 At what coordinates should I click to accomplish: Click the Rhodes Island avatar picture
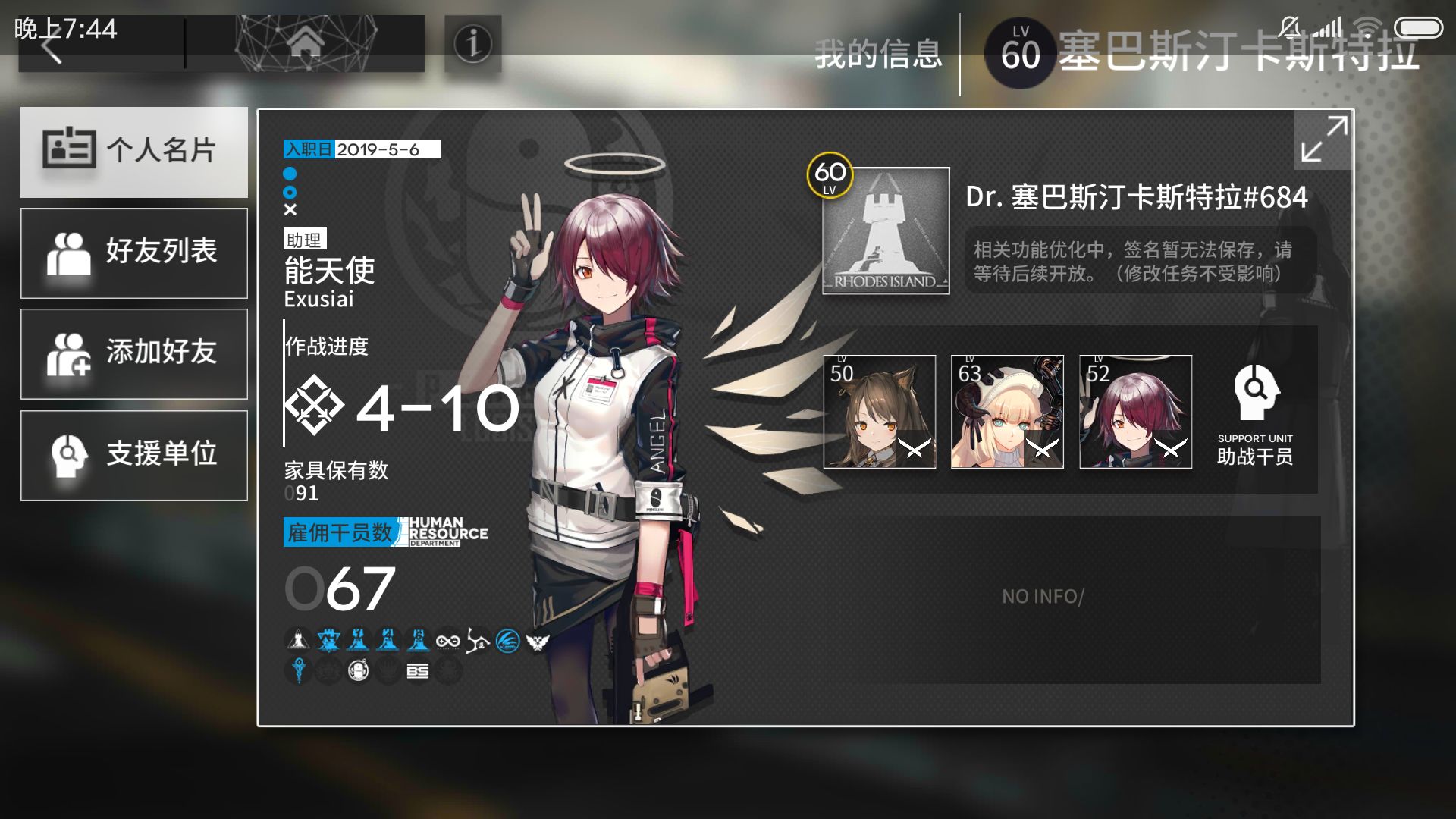point(886,231)
